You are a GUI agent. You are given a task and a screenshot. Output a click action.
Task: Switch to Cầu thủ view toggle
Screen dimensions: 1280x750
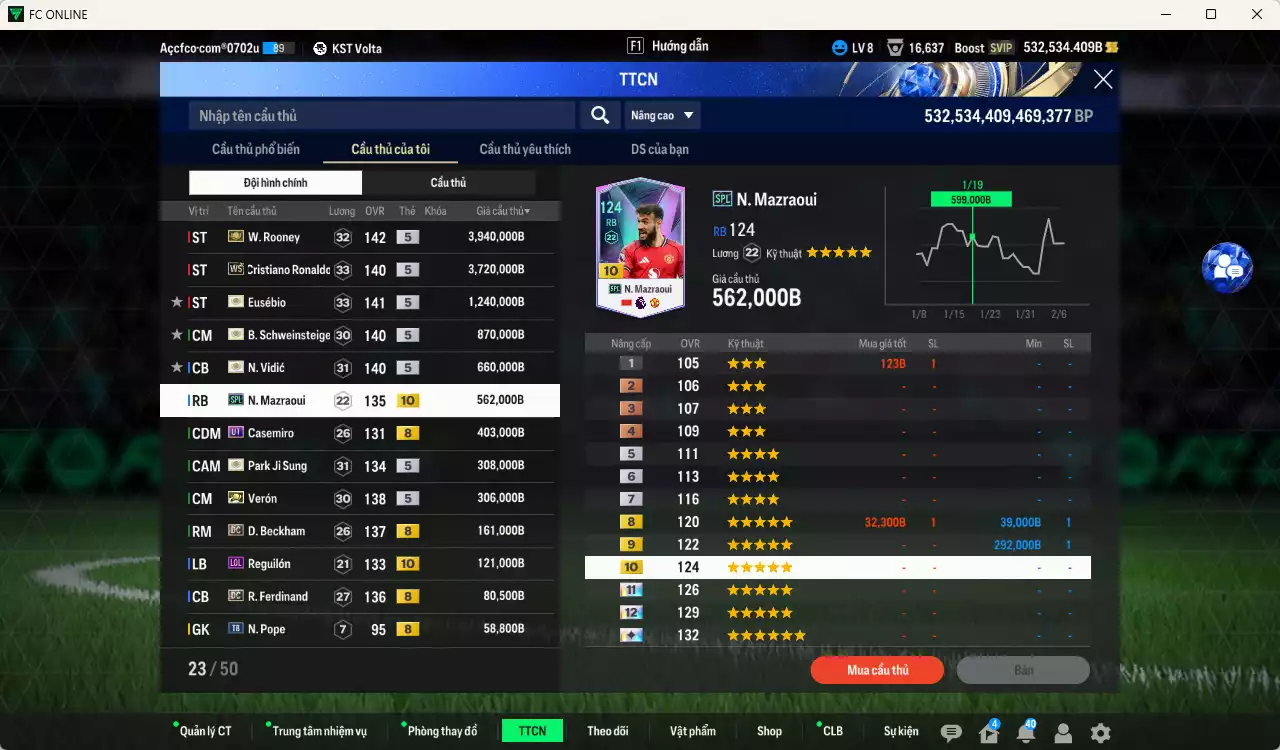pos(448,183)
